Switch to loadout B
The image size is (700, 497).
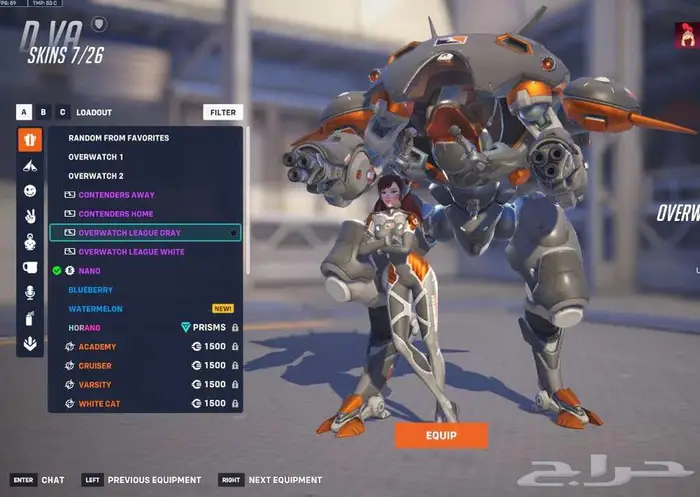43,112
